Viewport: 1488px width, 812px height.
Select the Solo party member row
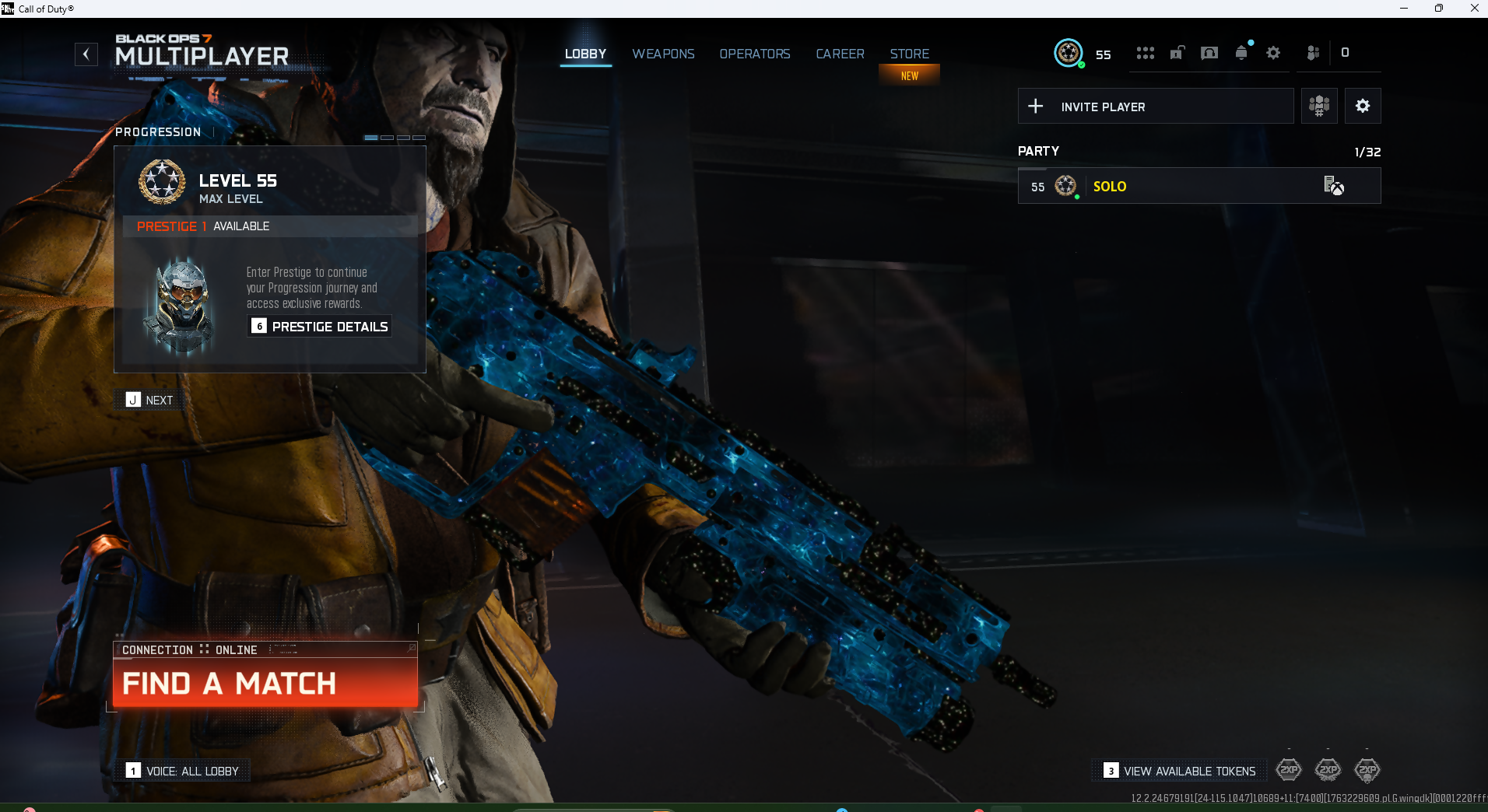point(1198,187)
